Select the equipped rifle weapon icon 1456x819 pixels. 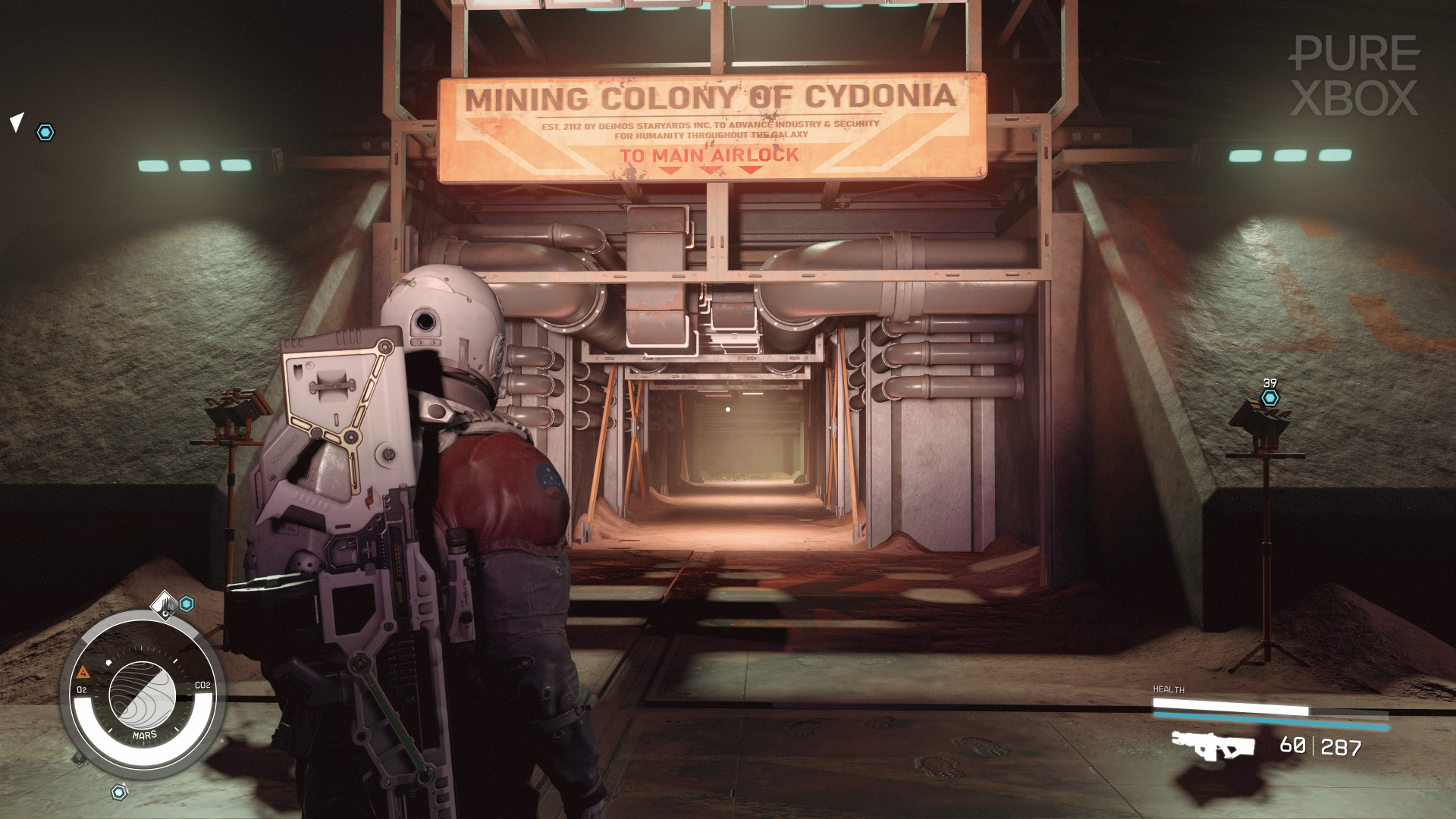[x=1213, y=745]
